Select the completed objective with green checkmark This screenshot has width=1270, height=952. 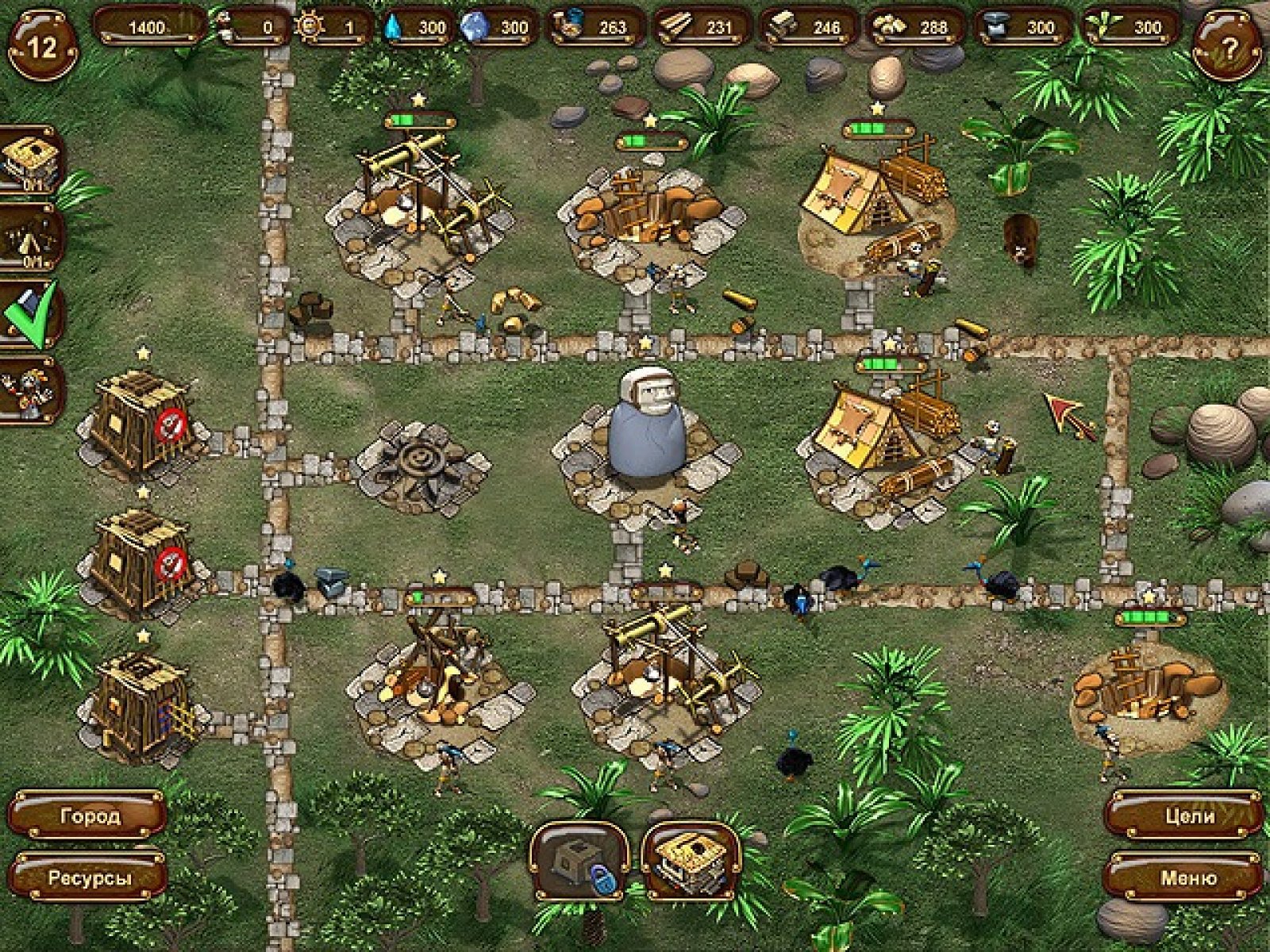point(32,315)
